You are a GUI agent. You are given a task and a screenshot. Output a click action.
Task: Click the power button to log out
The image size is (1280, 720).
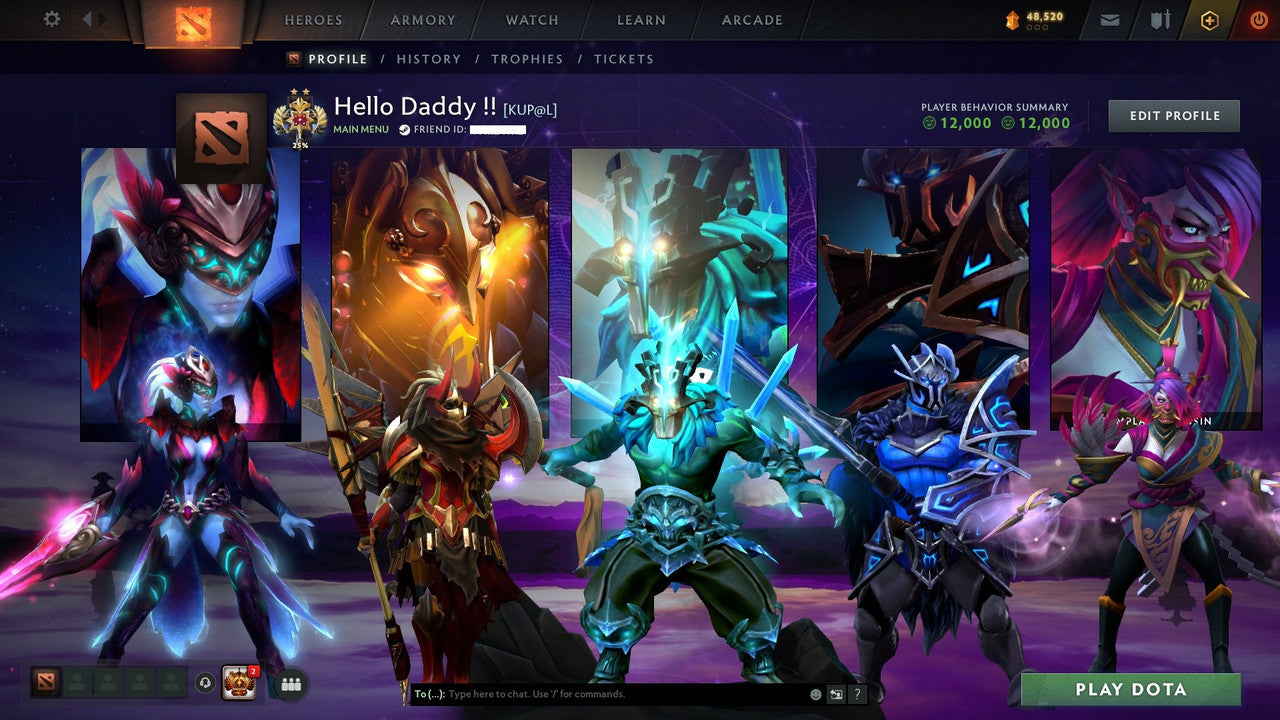coord(1259,19)
